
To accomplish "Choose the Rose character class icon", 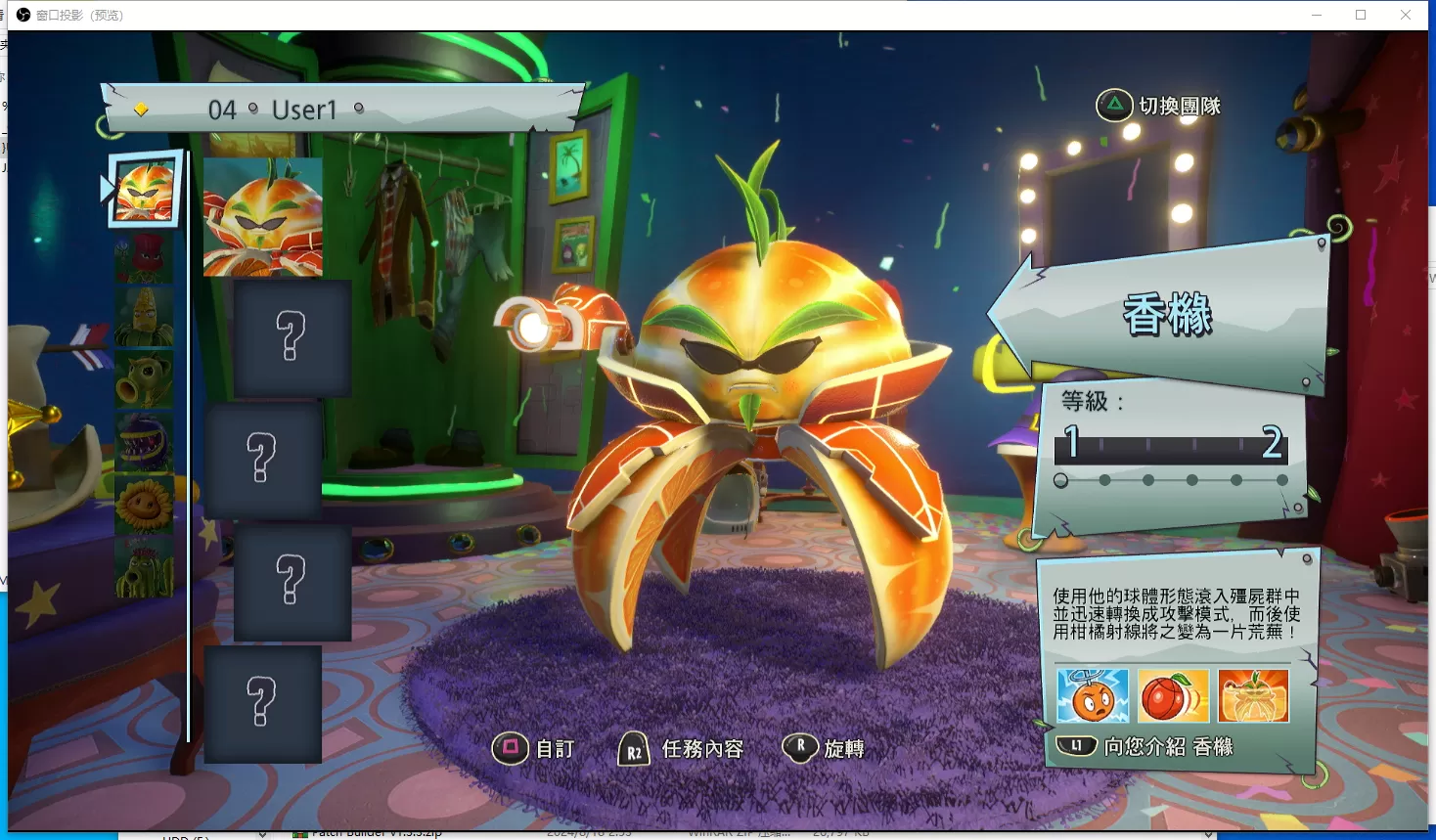I will (144, 256).
